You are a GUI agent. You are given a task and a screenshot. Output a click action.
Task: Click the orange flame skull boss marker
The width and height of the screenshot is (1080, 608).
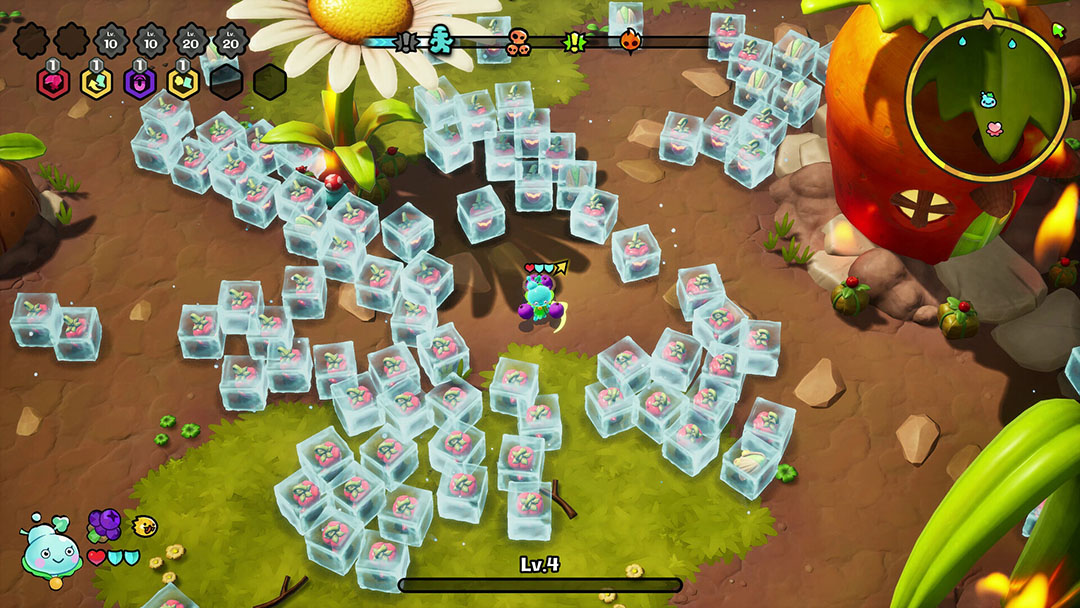click(629, 41)
